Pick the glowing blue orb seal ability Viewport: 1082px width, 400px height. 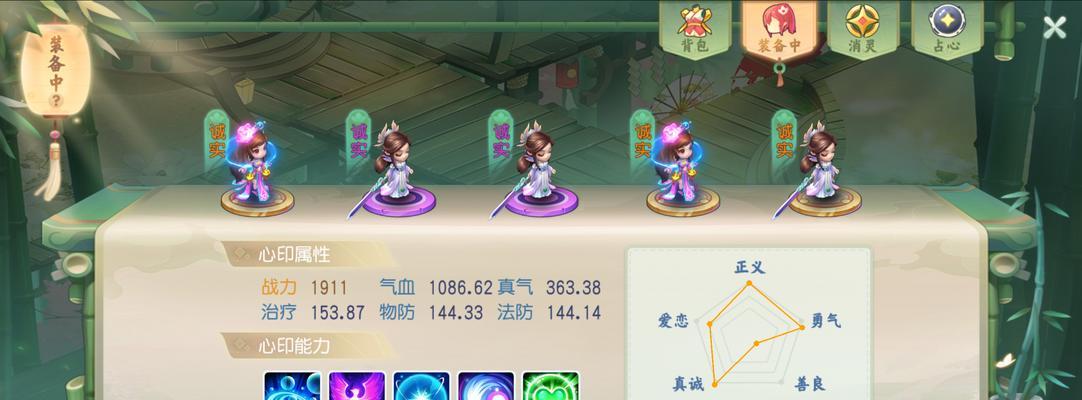click(421, 387)
